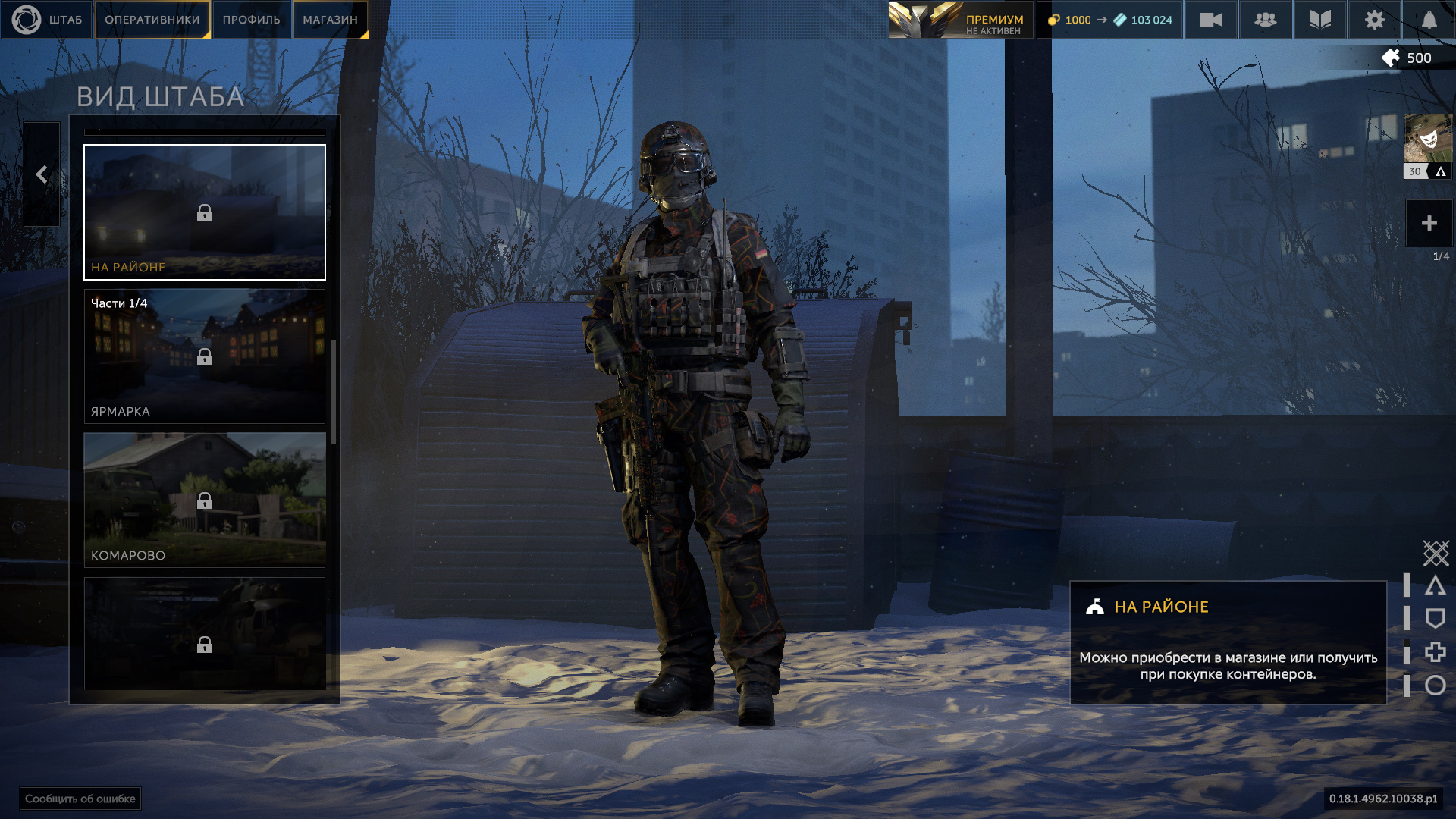The width and height of the screenshot is (1456, 819).
Task: Go to the Магазин shop tab
Action: point(330,20)
